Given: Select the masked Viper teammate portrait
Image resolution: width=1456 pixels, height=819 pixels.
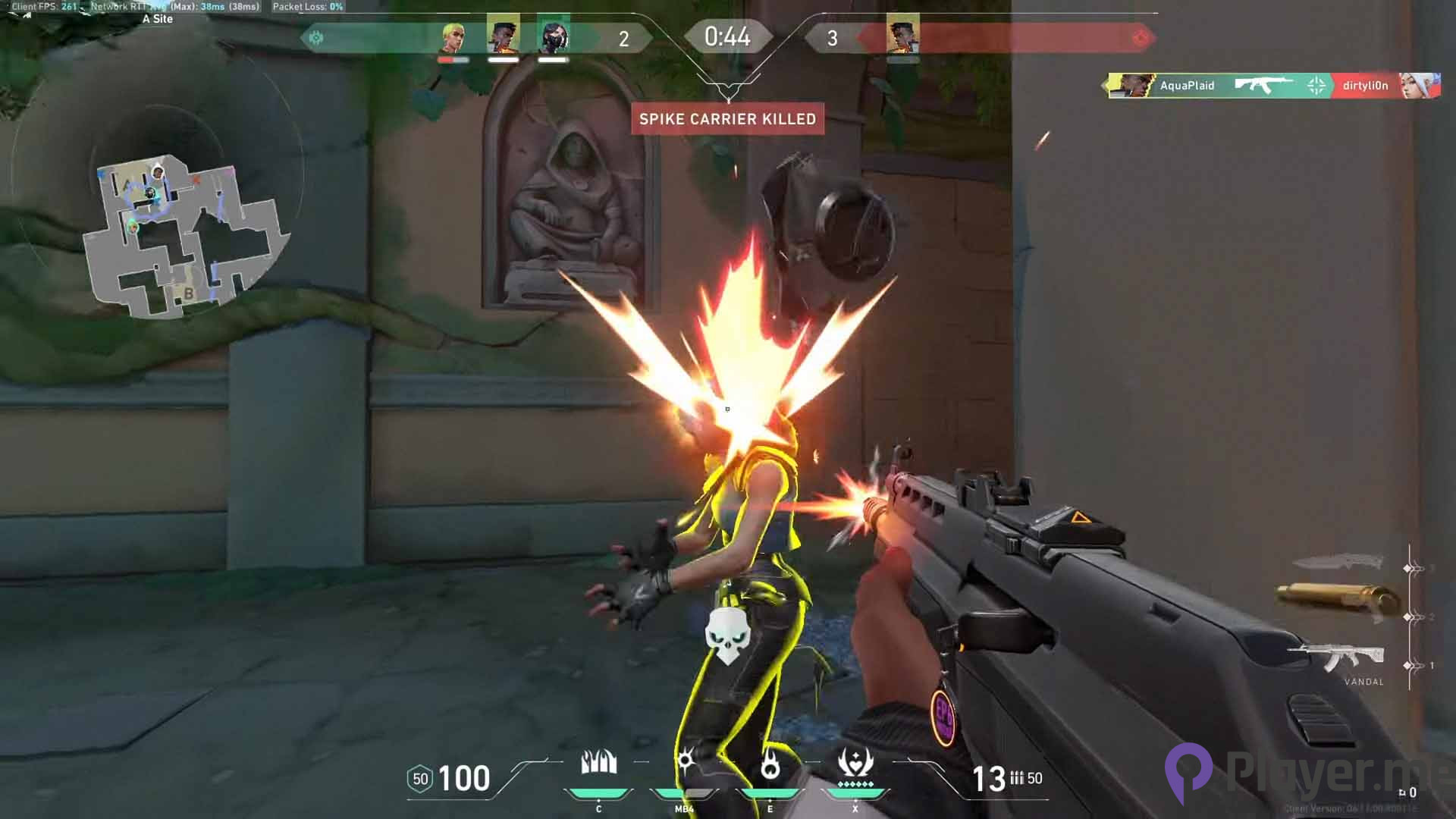Looking at the screenshot, I should click(x=553, y=36).
